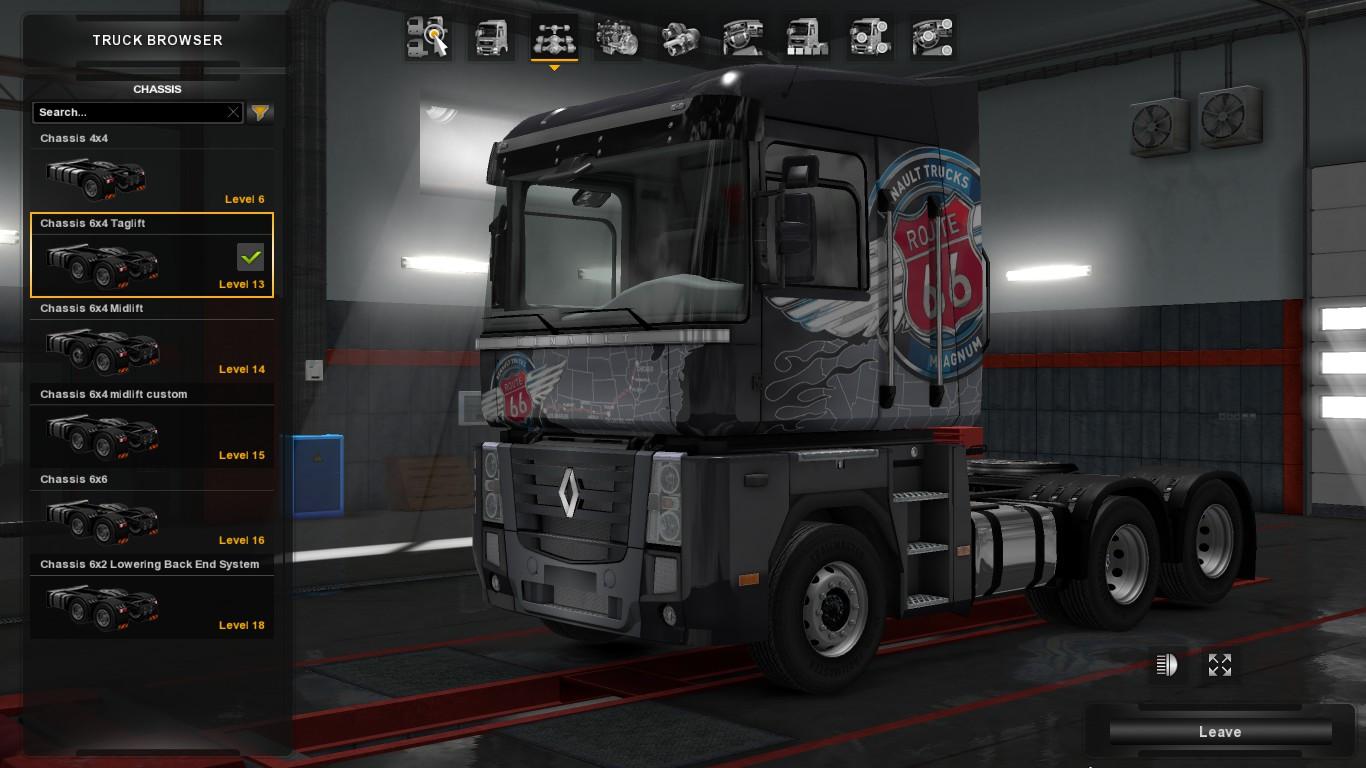Click the four-arrows fullscreen view icon
The image size is (1366, 768).
pos(1219,665)
